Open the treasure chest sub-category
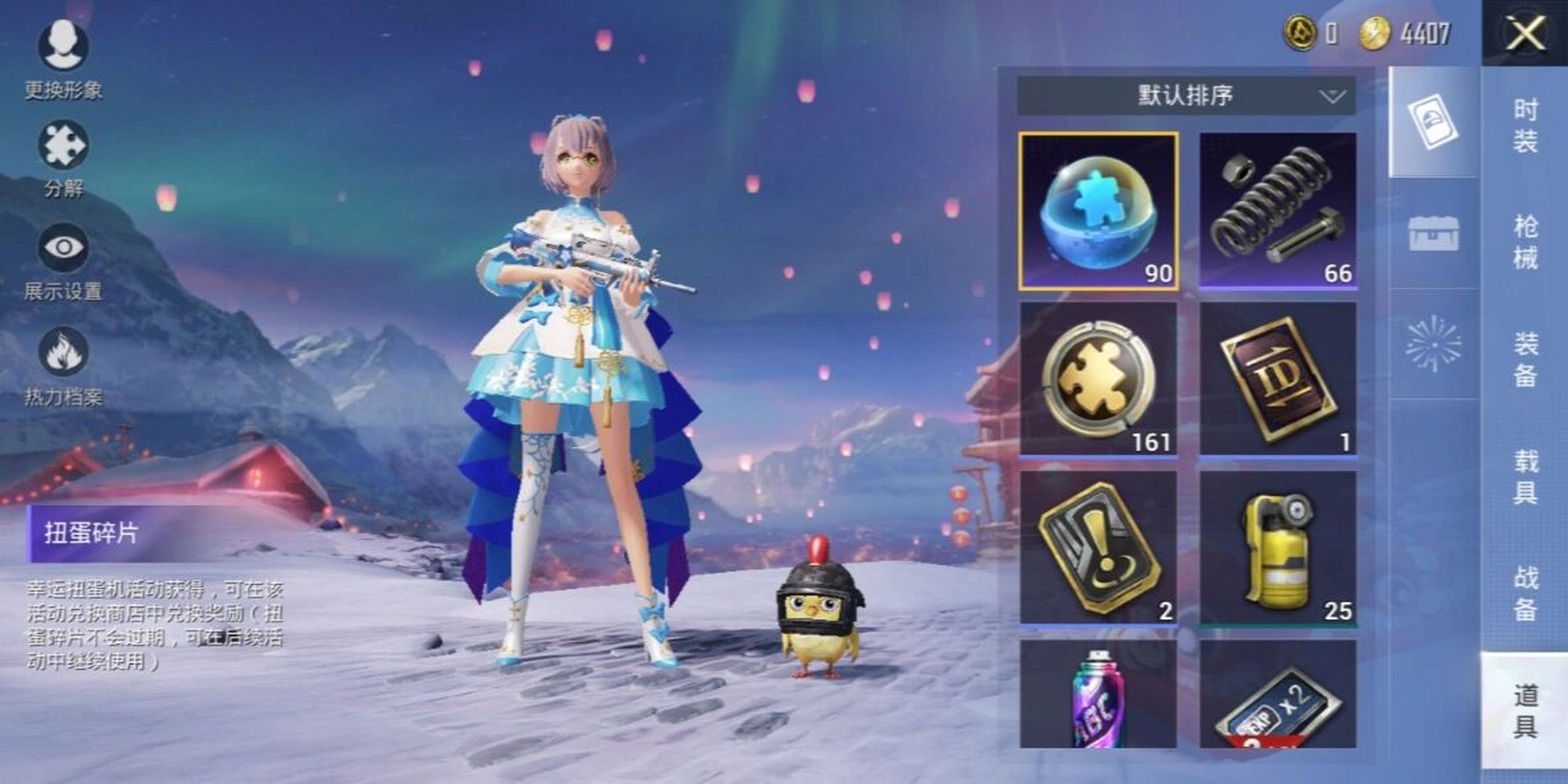The width and height of the screenshot is (1568, 784). 1433,233
